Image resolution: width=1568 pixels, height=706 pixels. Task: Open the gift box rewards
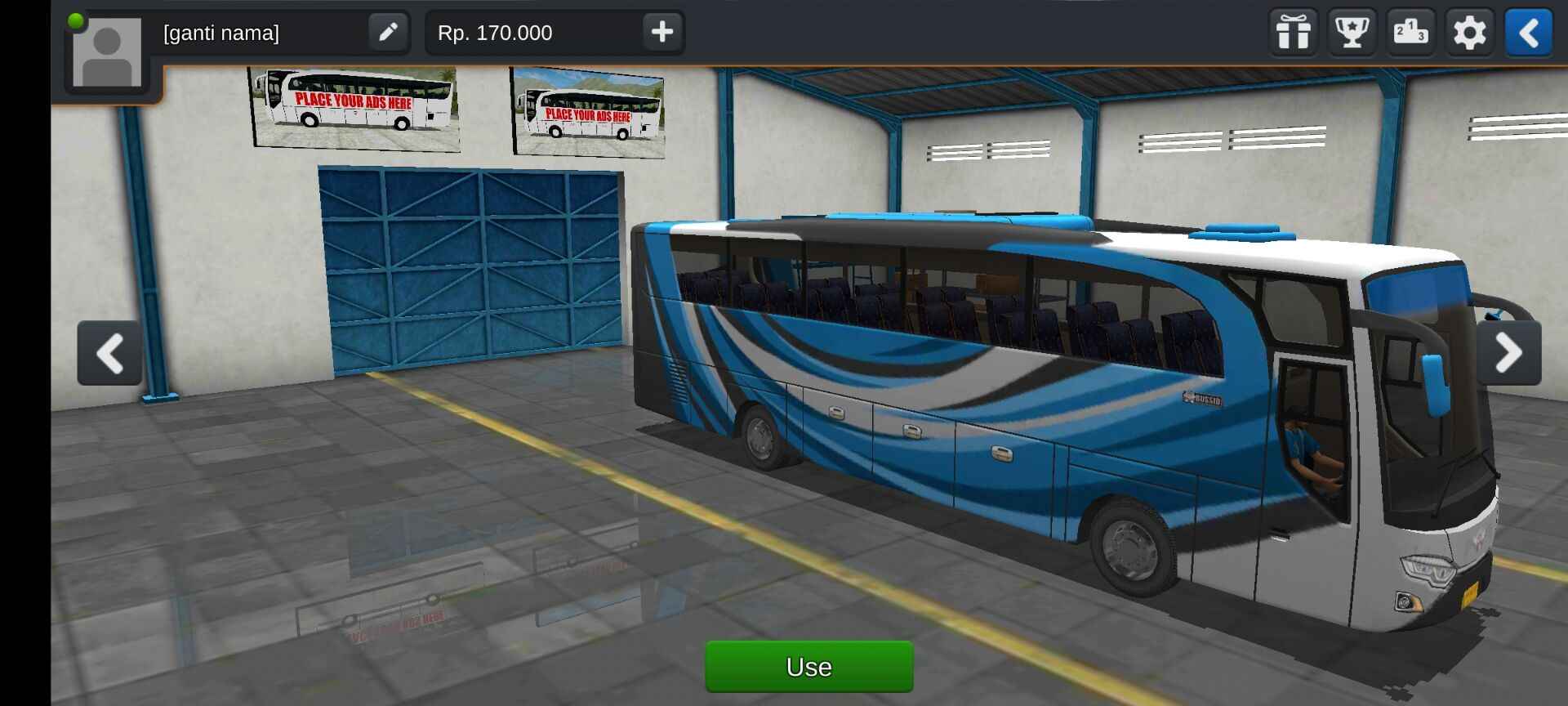tap(1294, 33)
